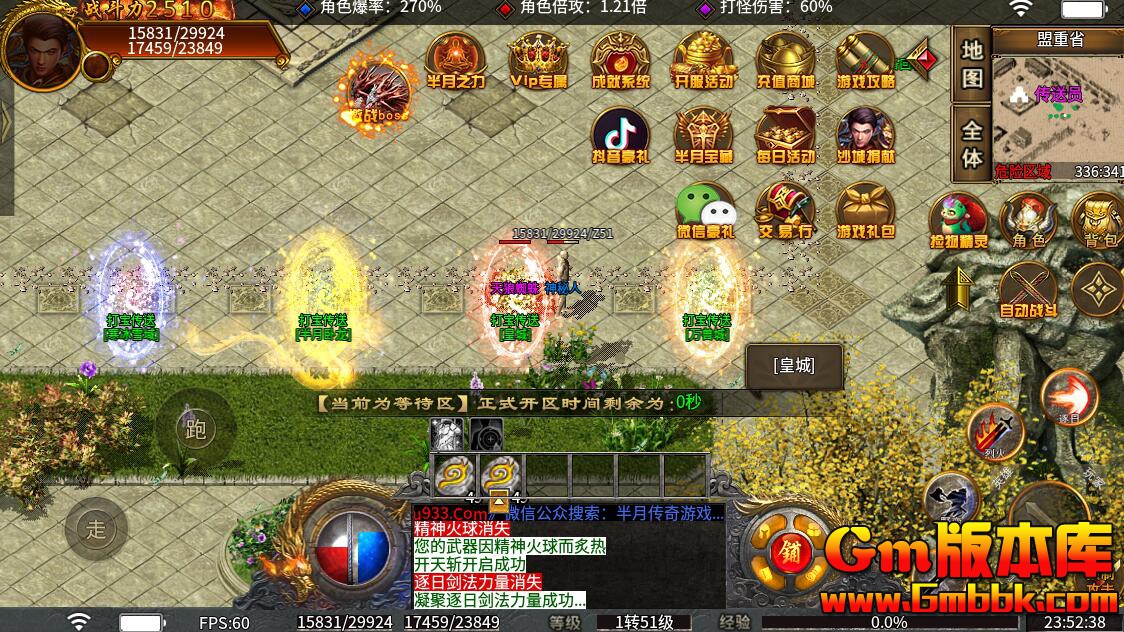Open the 半月之力 menu icon
The width and height of the screenshot is (1124, 632).
455,60
